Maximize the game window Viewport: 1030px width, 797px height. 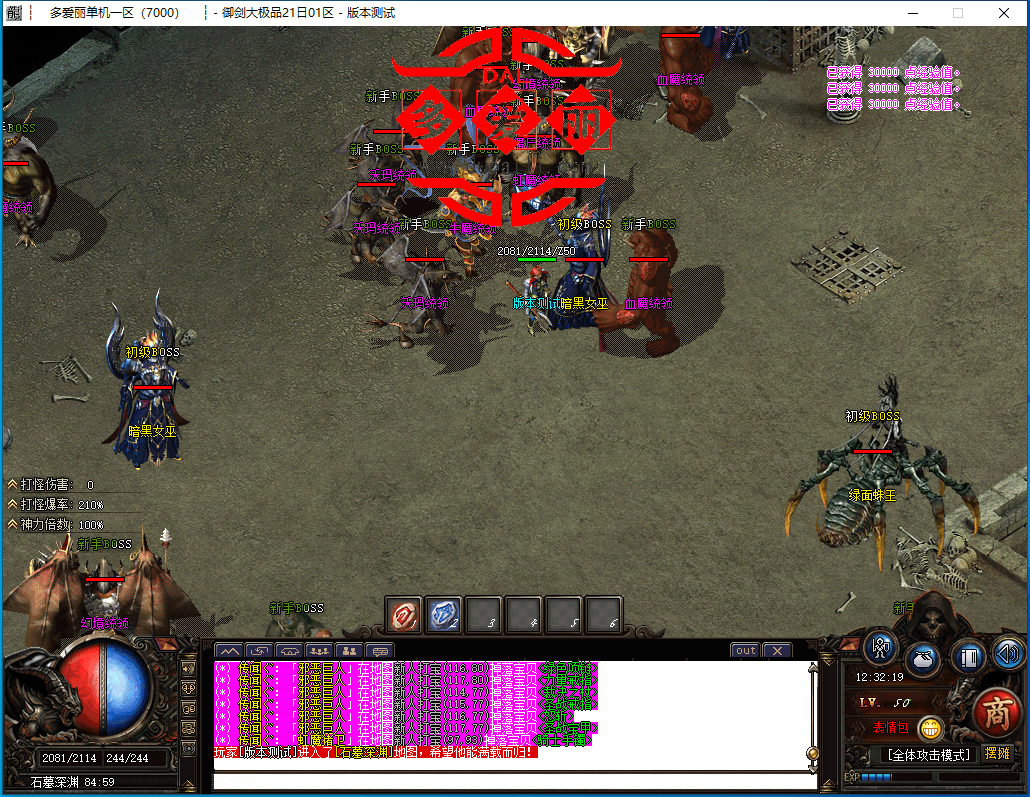pyautogui.click(x=957, y=13)
